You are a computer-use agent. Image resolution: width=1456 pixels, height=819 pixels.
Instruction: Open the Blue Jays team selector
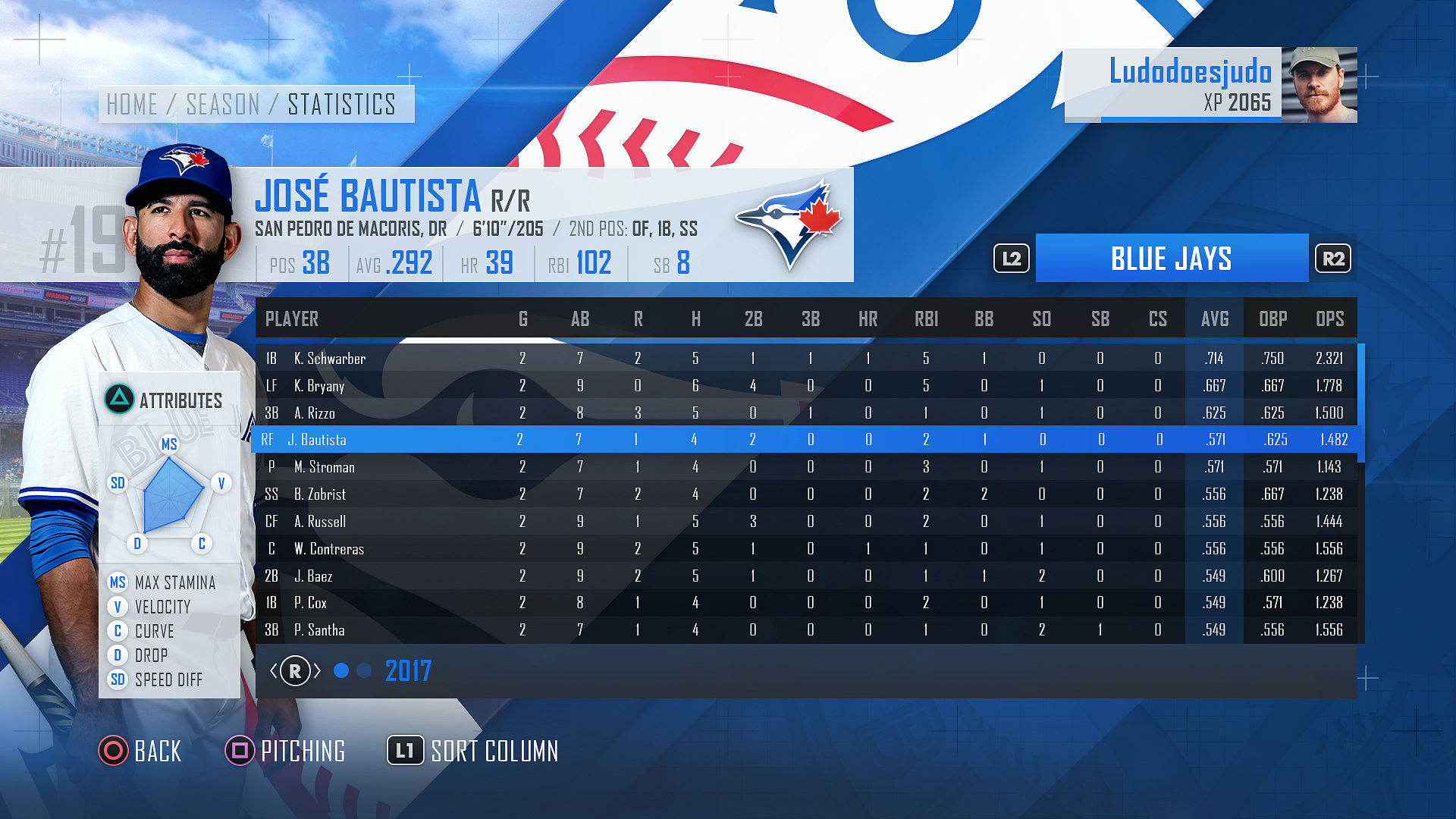(1172, 259)
